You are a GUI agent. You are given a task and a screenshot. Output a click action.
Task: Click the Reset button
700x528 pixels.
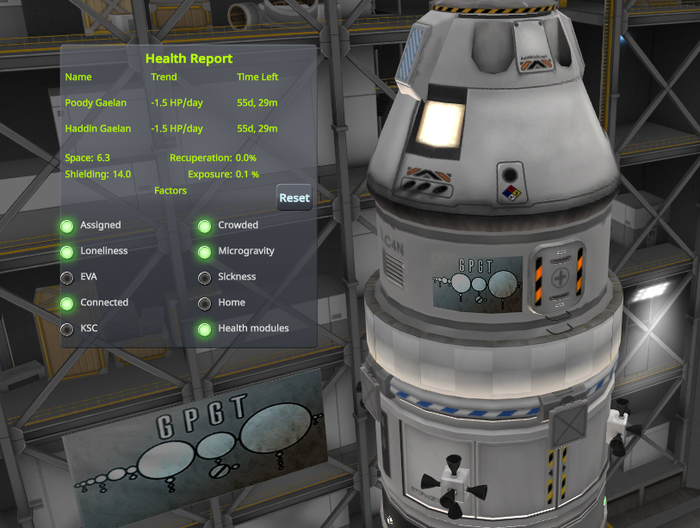(x=294, y=198)
